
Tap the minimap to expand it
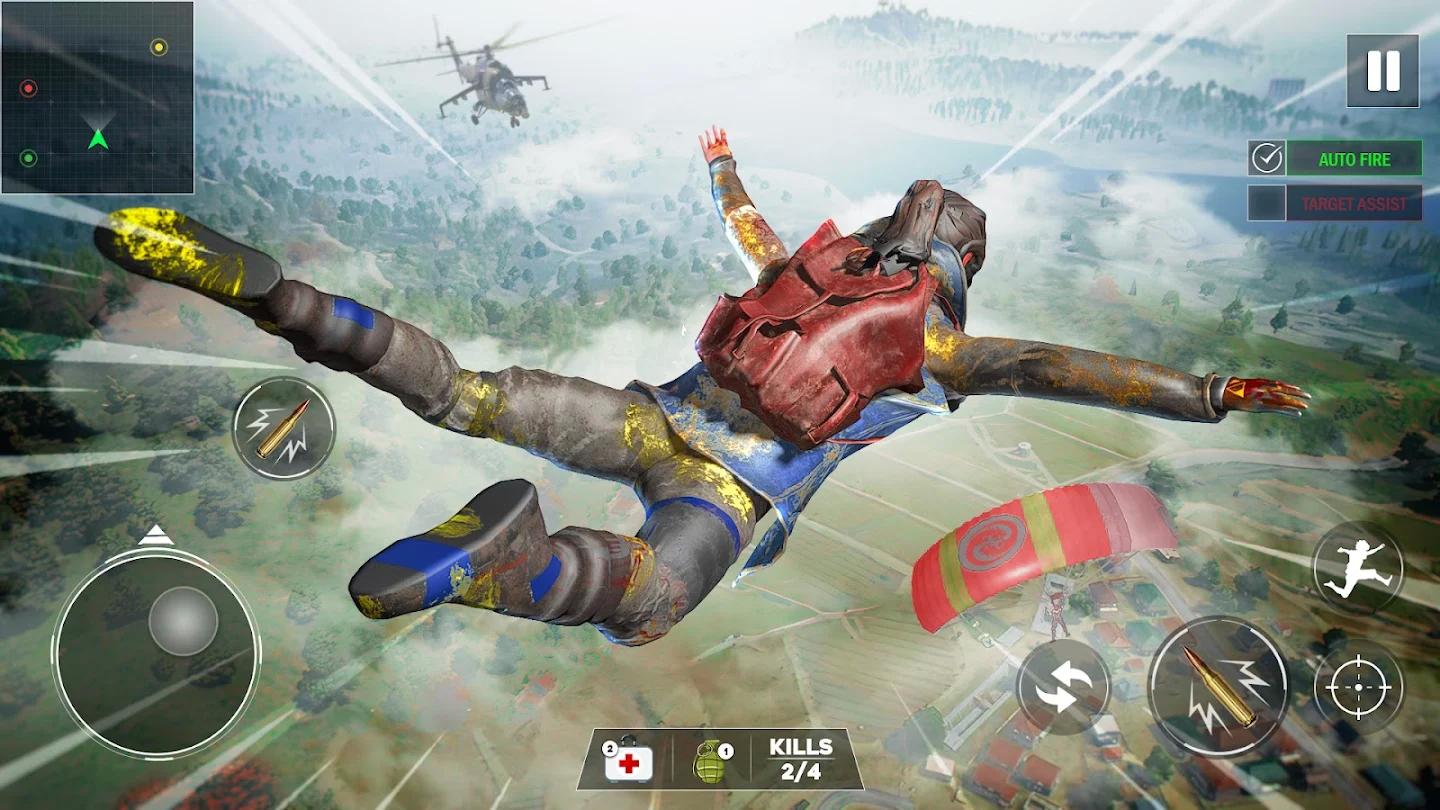100,100
